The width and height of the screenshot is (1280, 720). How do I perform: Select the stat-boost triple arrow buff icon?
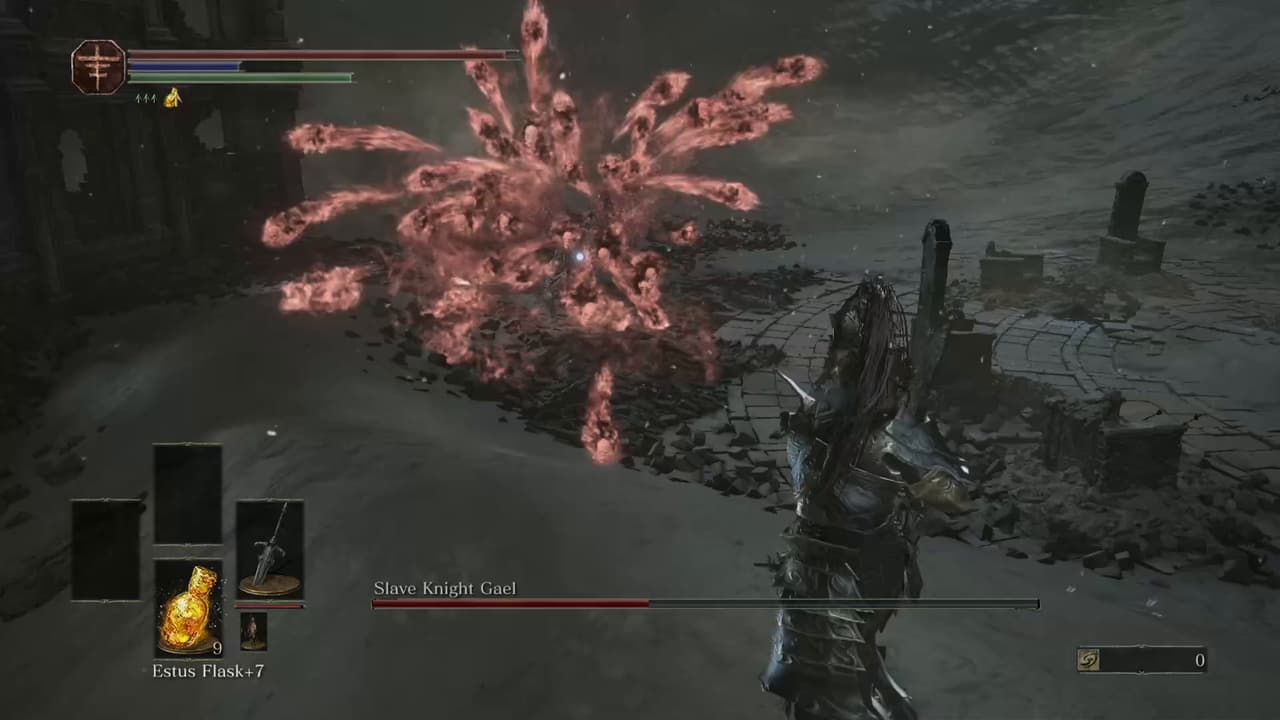tap(146, 100)
